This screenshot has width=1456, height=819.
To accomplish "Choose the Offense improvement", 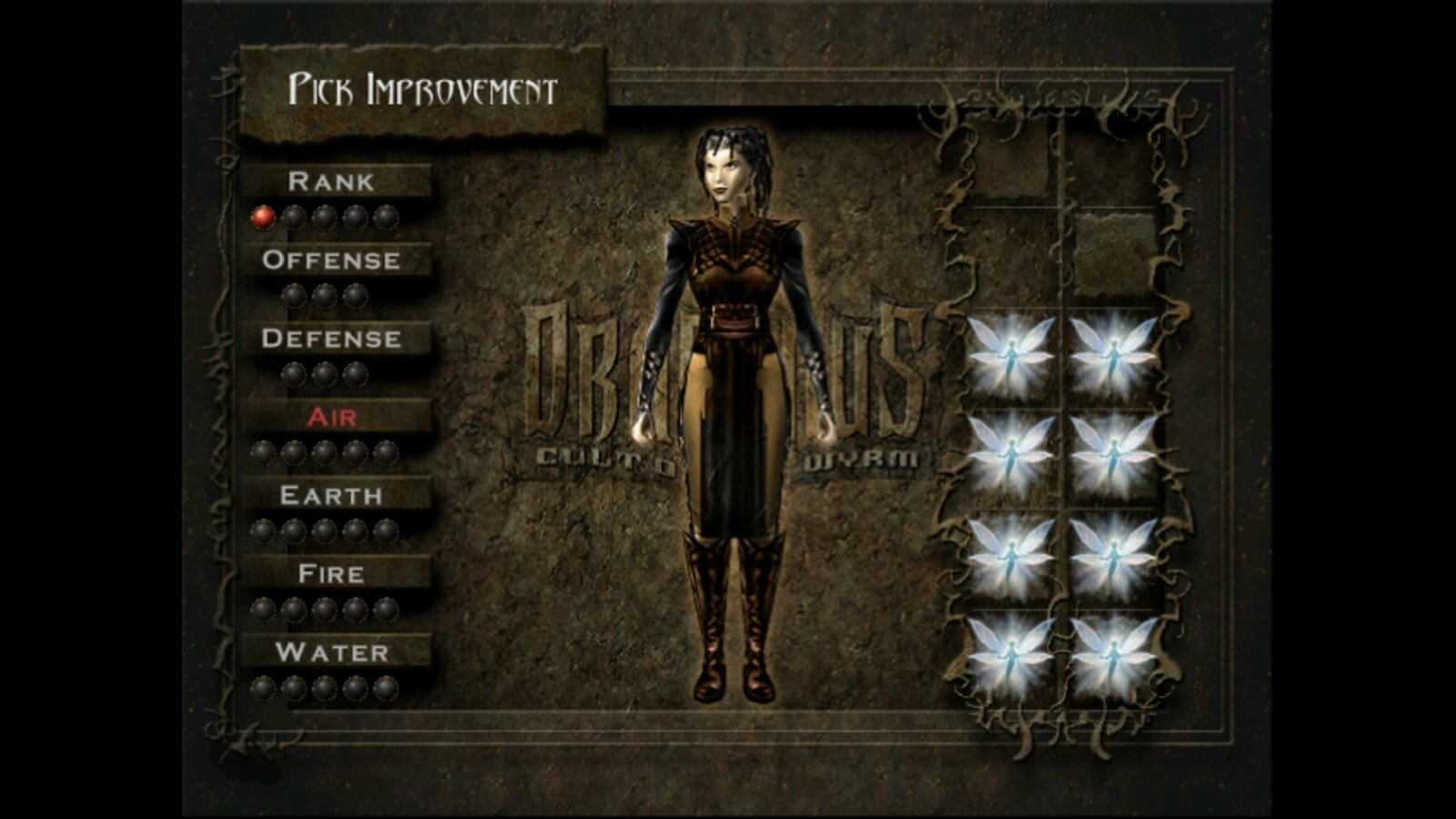I will 331,260.
